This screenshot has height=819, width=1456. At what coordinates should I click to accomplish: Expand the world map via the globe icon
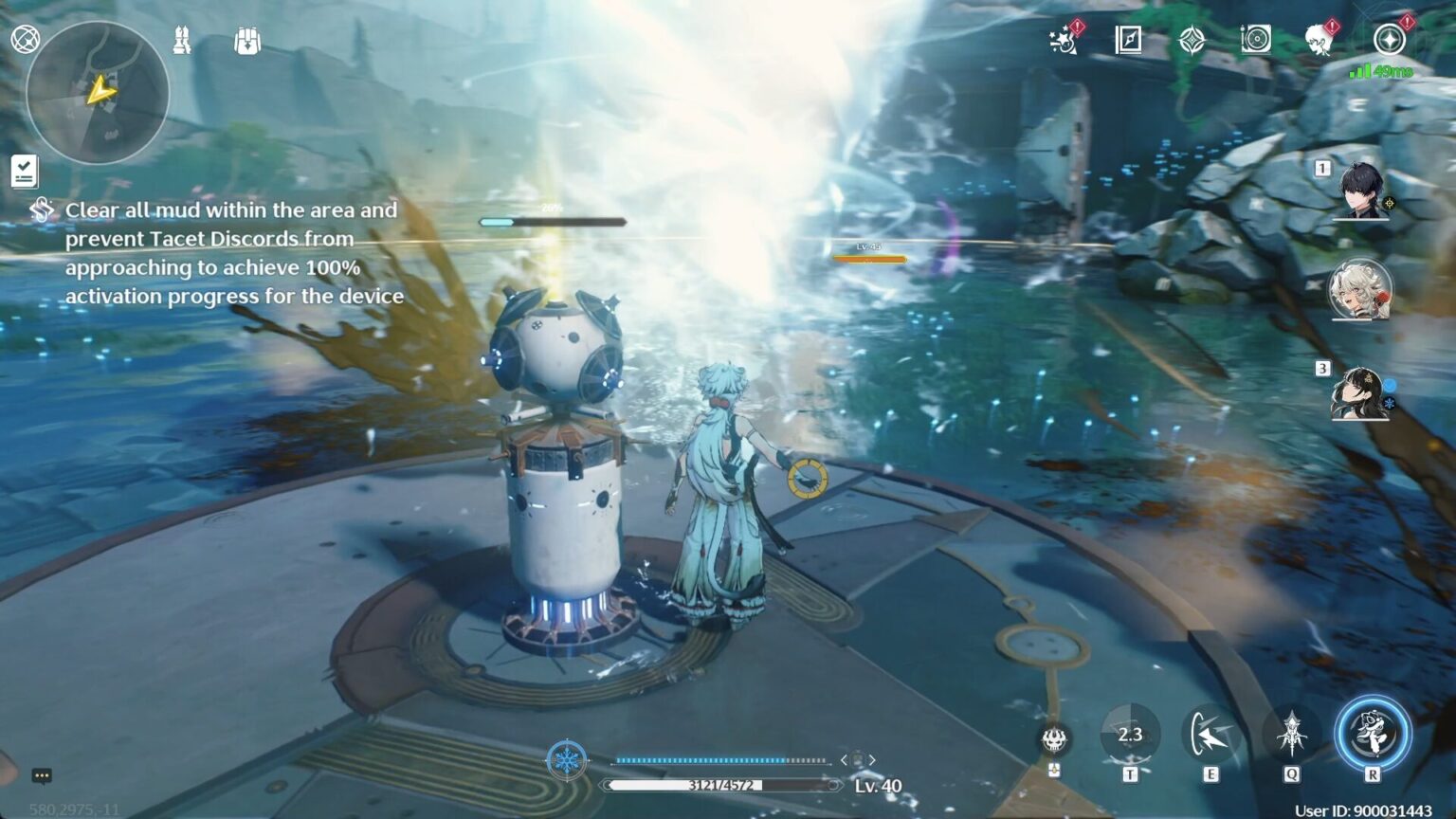[x=26, y=38]
